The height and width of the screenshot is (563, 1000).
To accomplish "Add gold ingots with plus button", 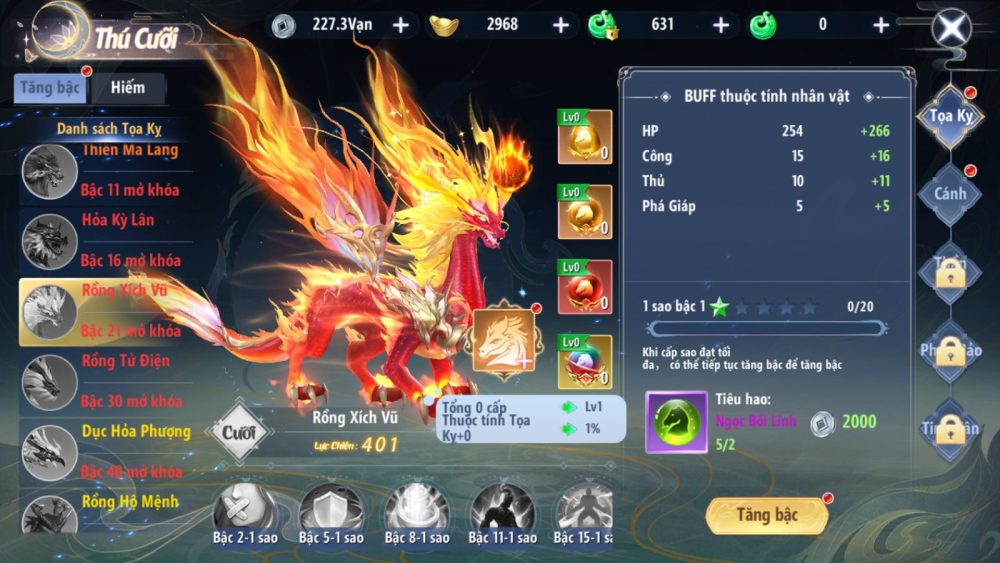I will click(x=561, y=25).
